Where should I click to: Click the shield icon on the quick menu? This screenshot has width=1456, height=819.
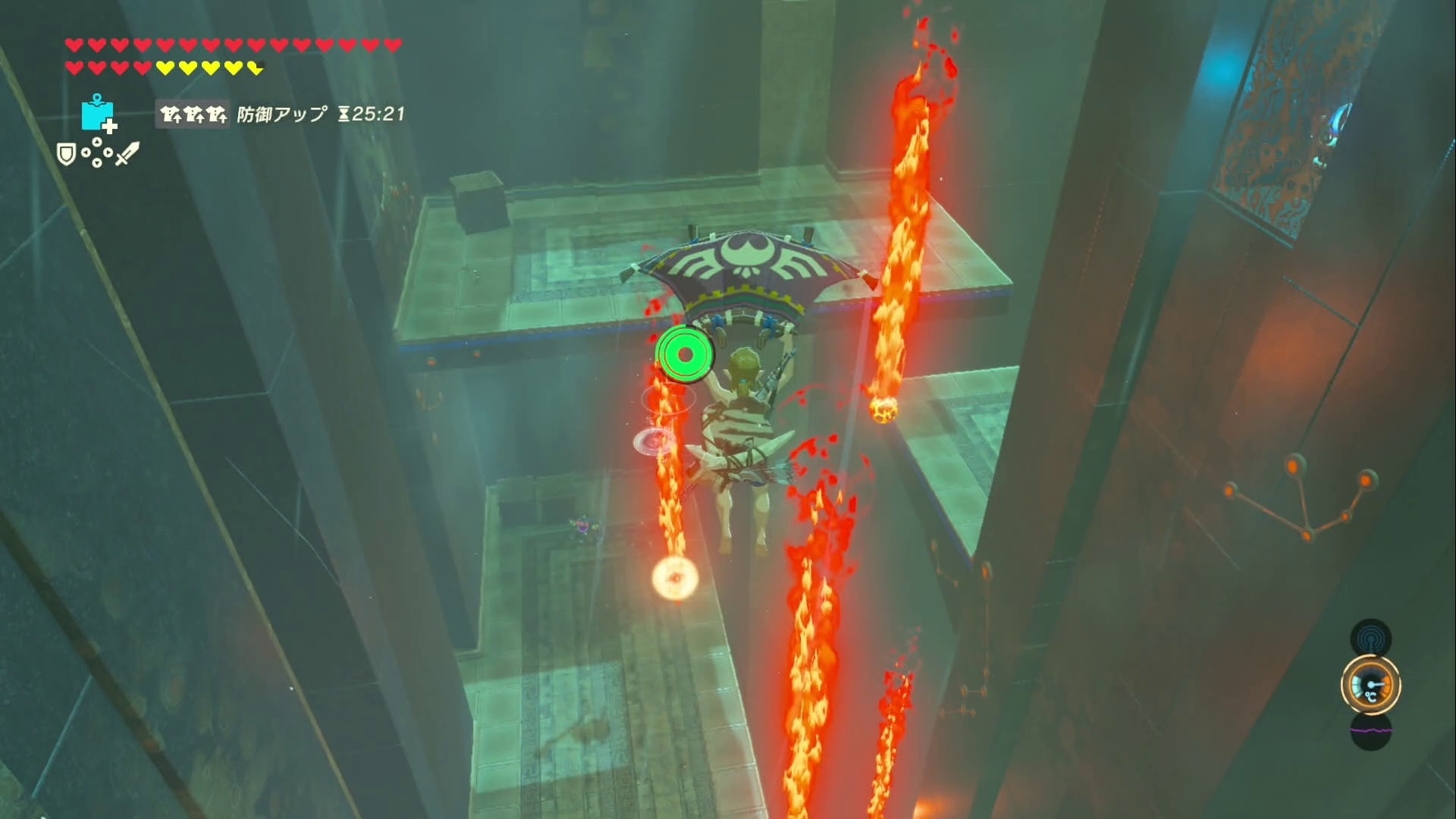pos(67,155)
